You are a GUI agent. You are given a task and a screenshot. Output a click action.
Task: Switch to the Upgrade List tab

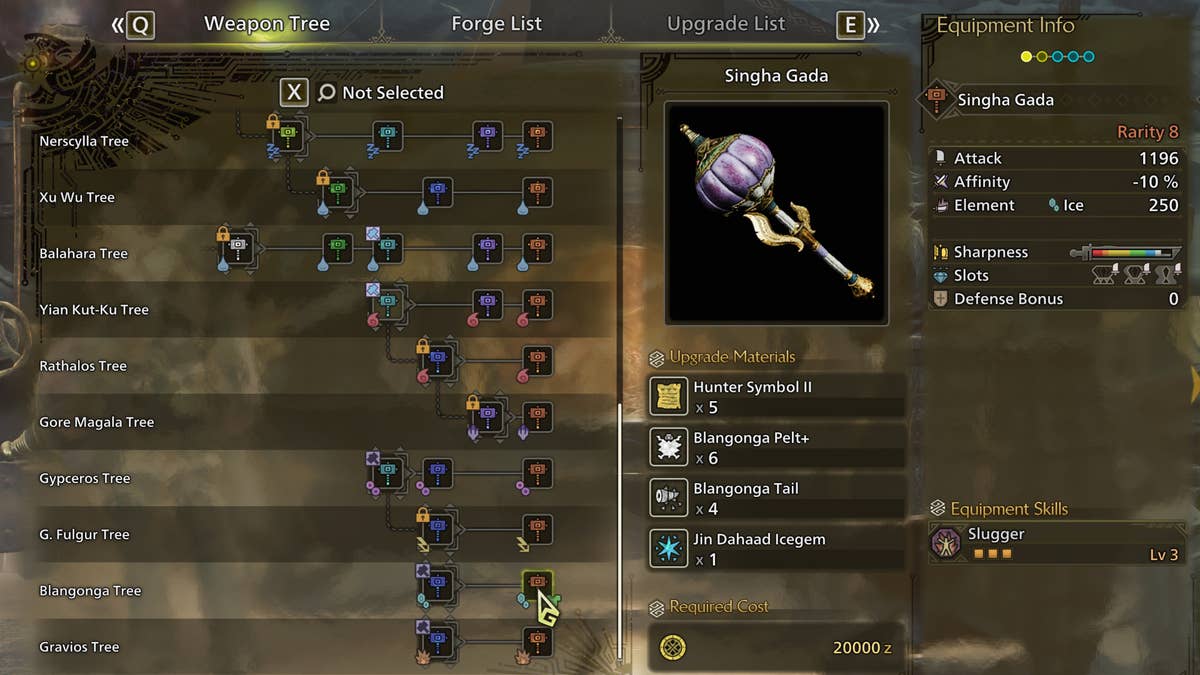(726, 24)
